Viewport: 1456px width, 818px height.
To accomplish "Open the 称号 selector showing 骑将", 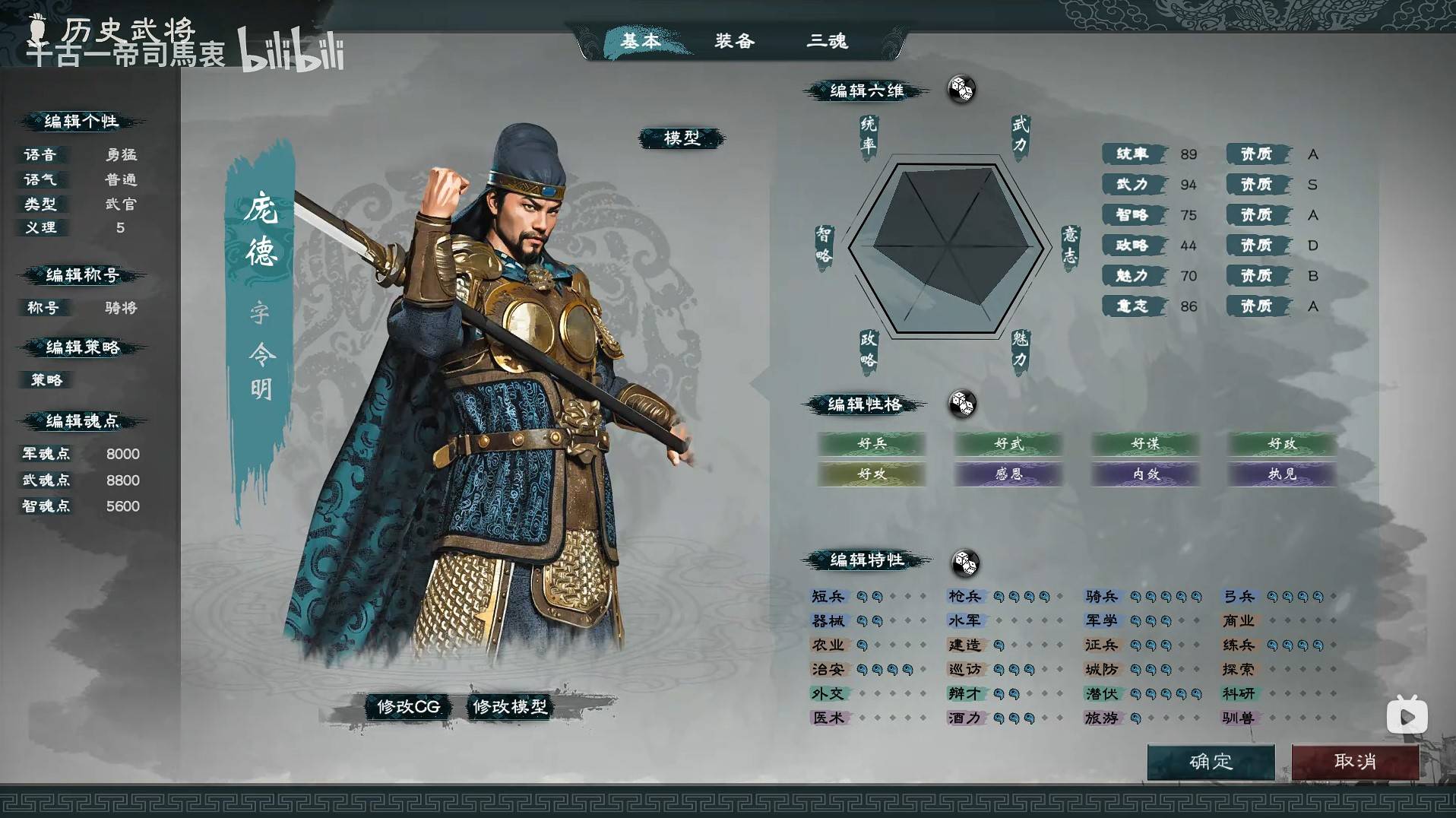I will [x=122, y=307].
